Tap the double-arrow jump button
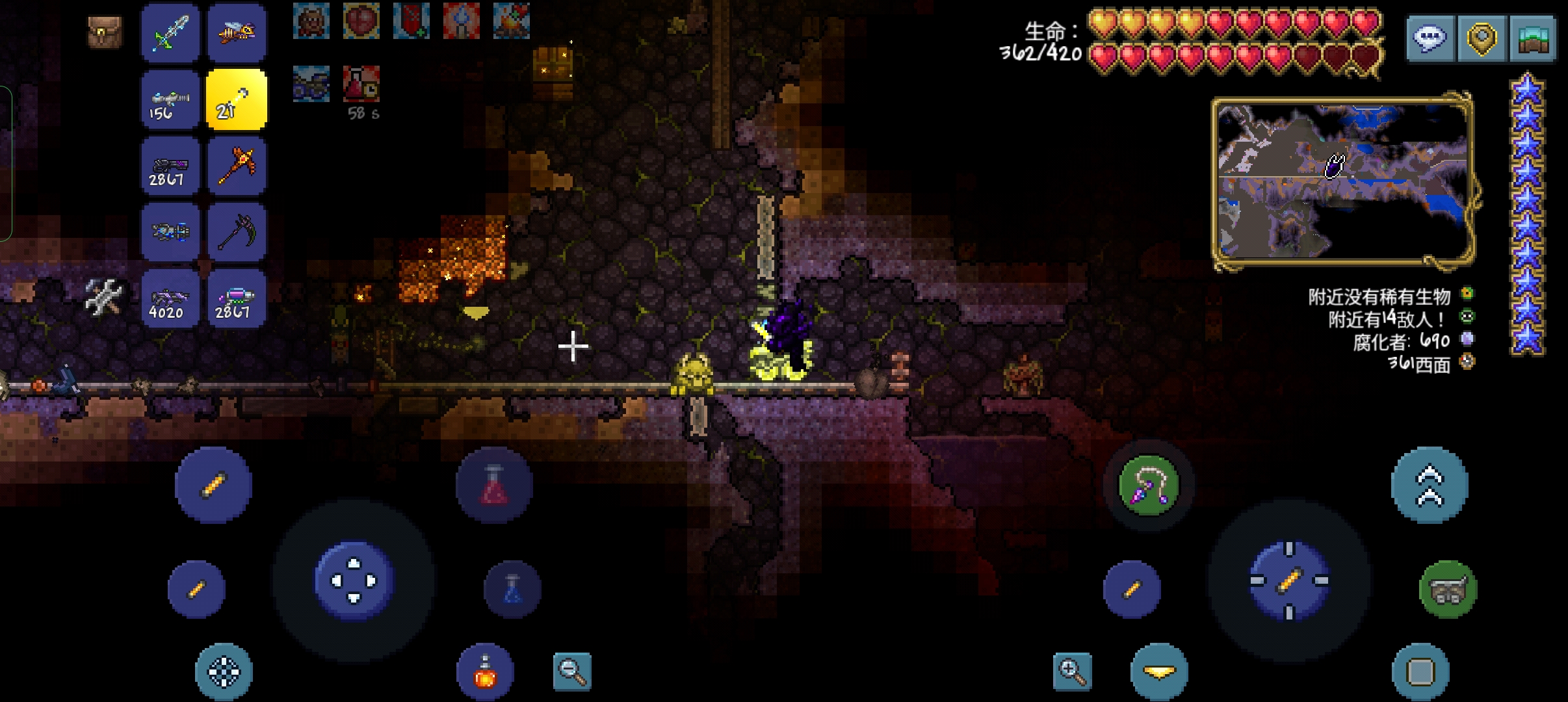This screenshot has height=702, width=1568. 1429,485
